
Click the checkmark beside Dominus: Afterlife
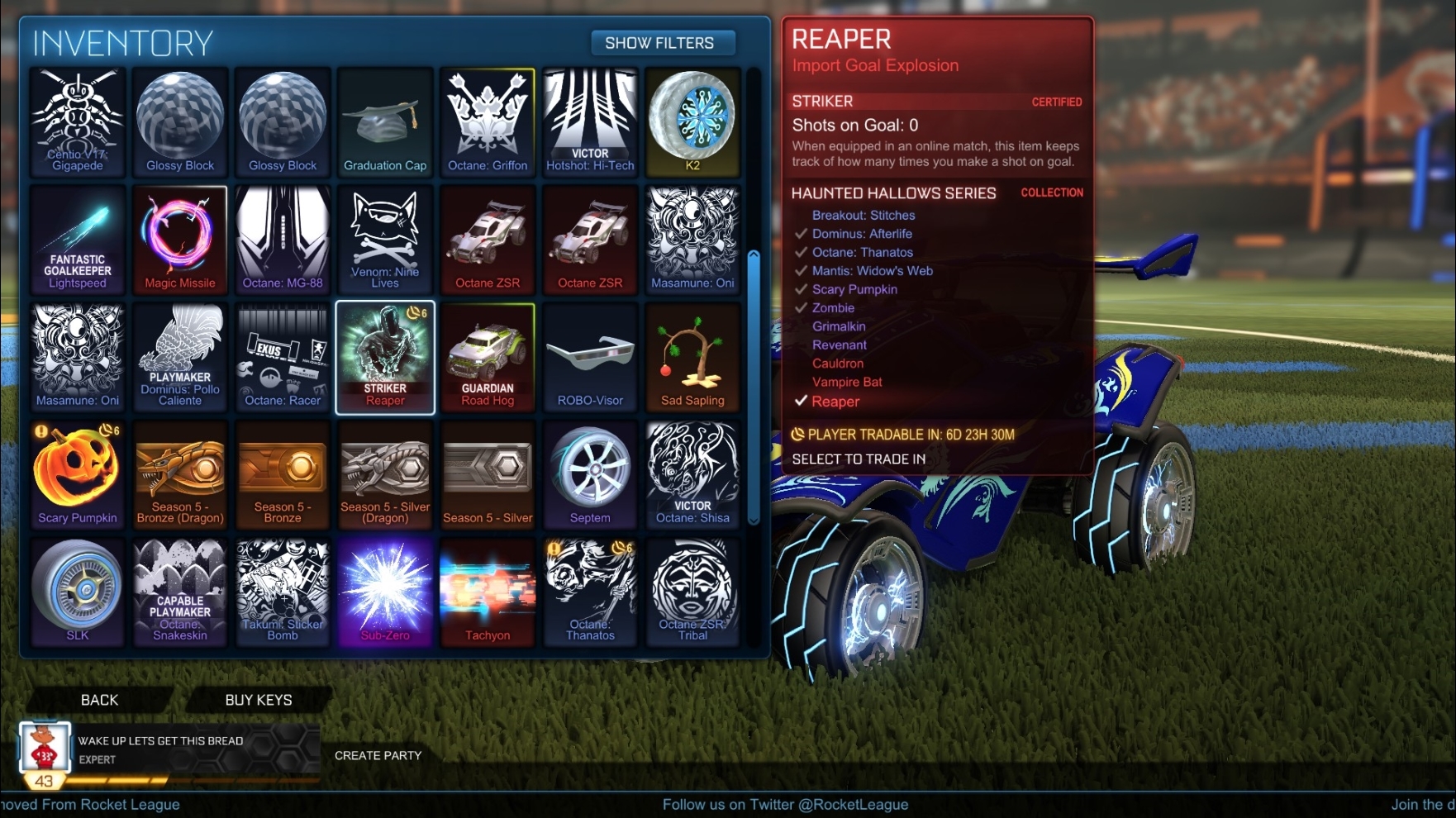[x=800, y=234]
